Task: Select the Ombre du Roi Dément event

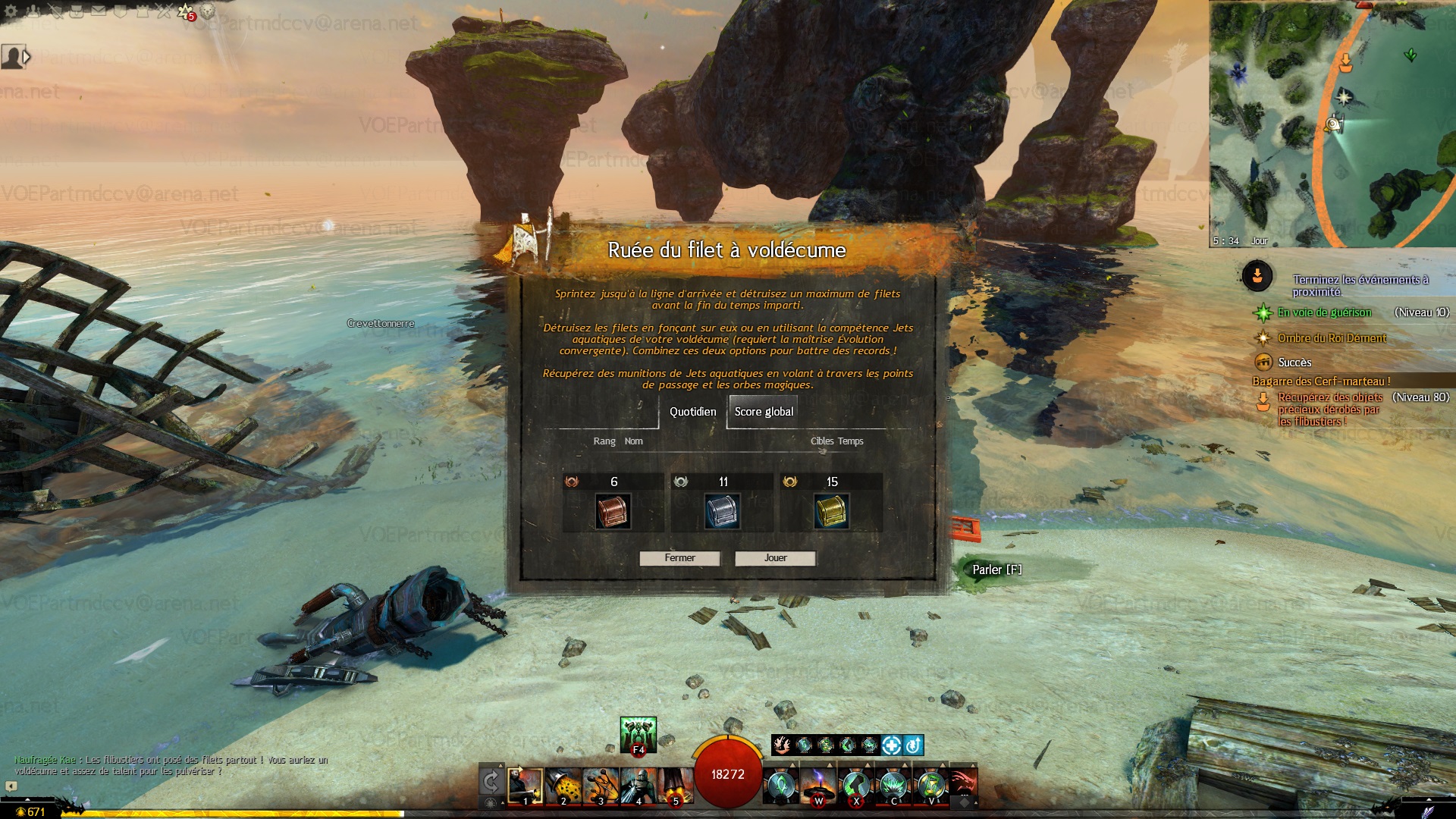Action: pos(1332,338)
